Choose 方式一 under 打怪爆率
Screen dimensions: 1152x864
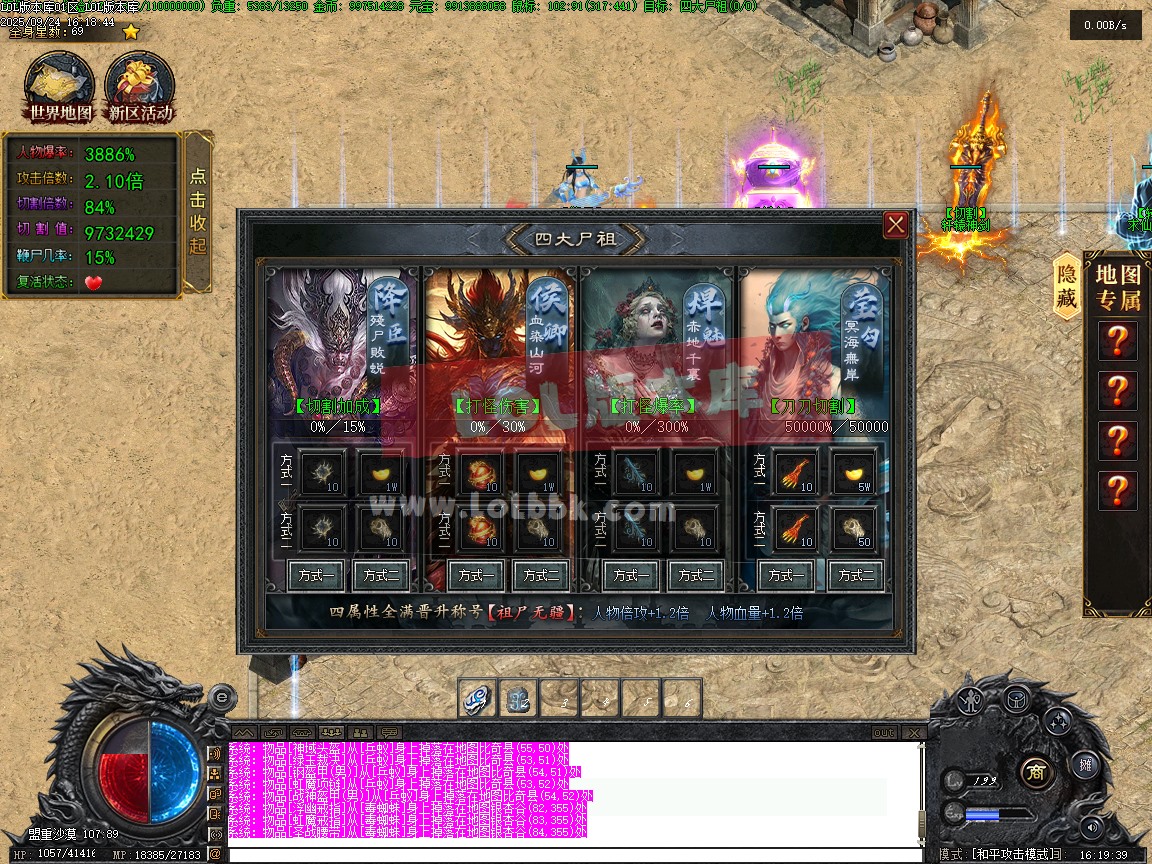click(631, 575)
